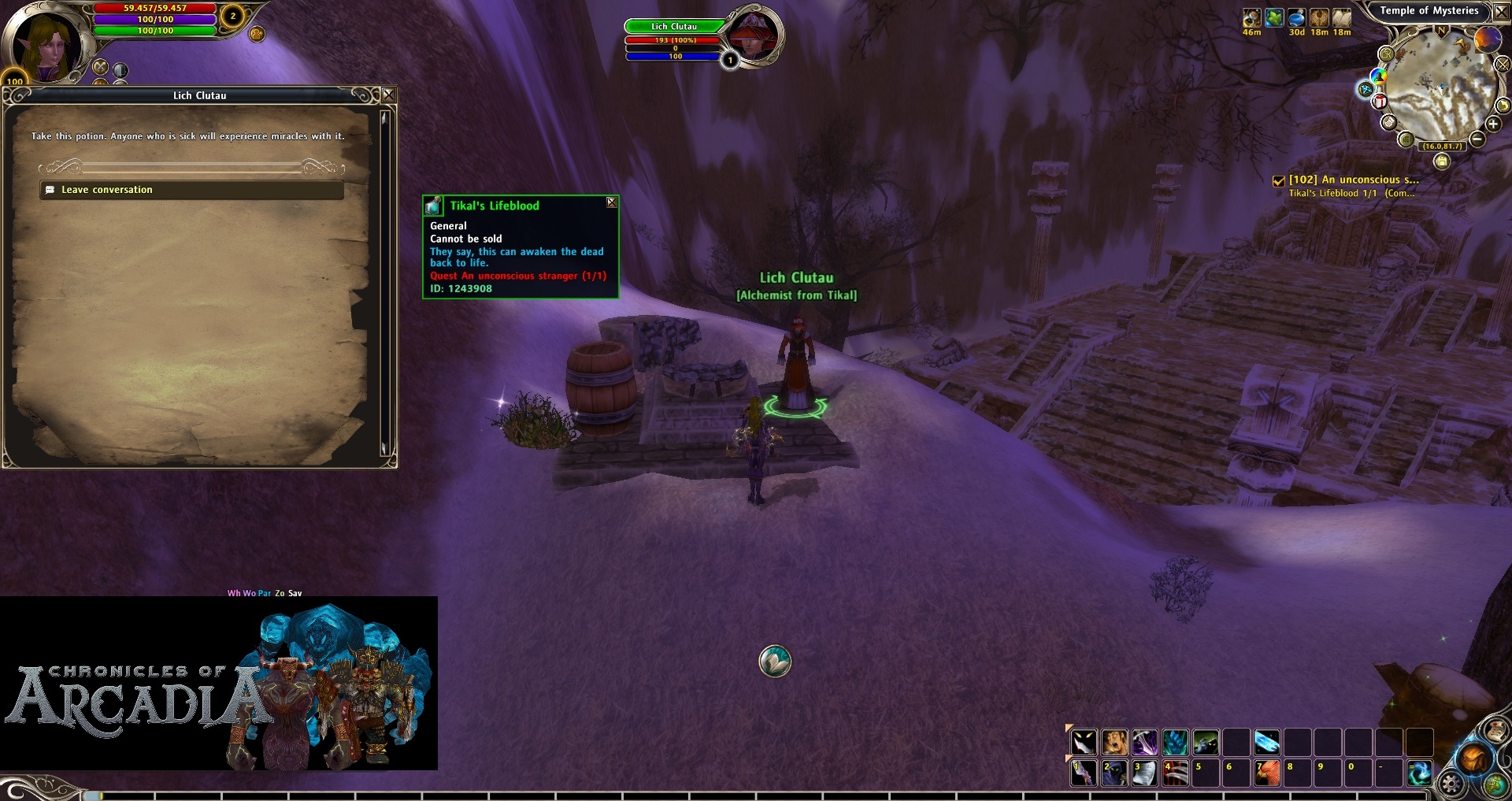Open the blue diamond shop icon
1512x801 pixels.
pyautogui.click(x=1366, y=89)
